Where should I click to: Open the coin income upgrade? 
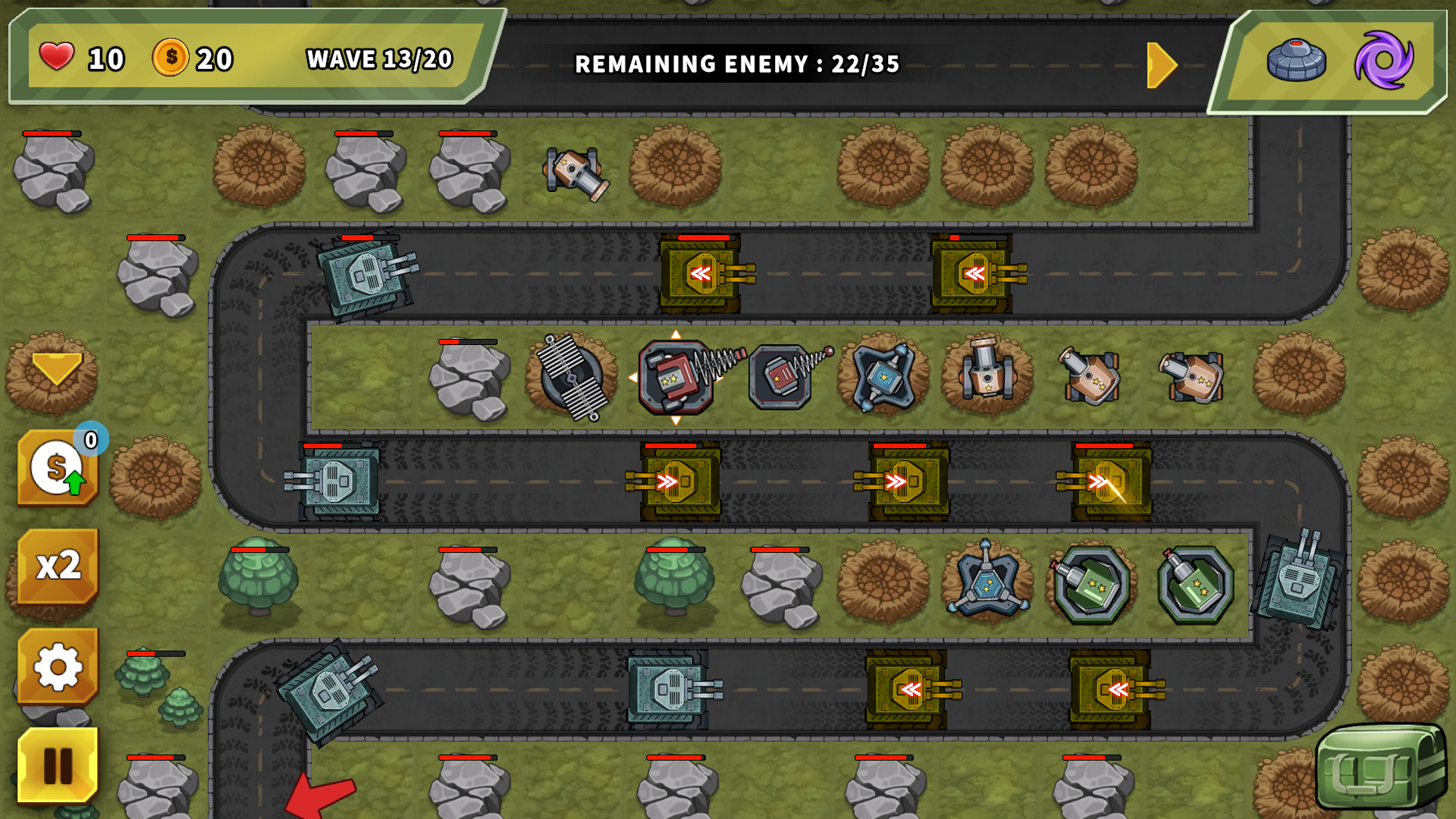click(57, 466)
